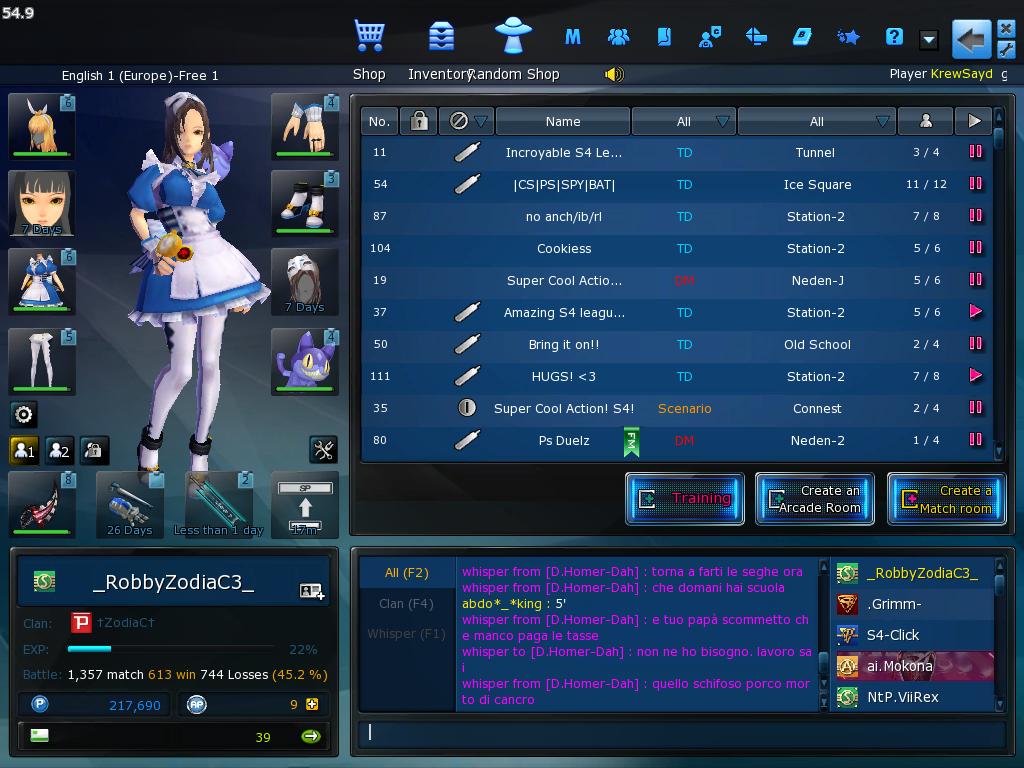
Task: Open the Inventory
Action: pos(440,38)
